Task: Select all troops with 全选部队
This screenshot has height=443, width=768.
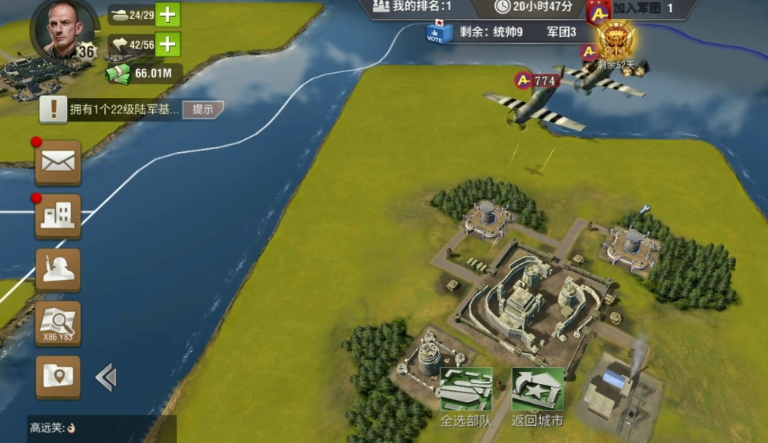Action: point(466,397)
